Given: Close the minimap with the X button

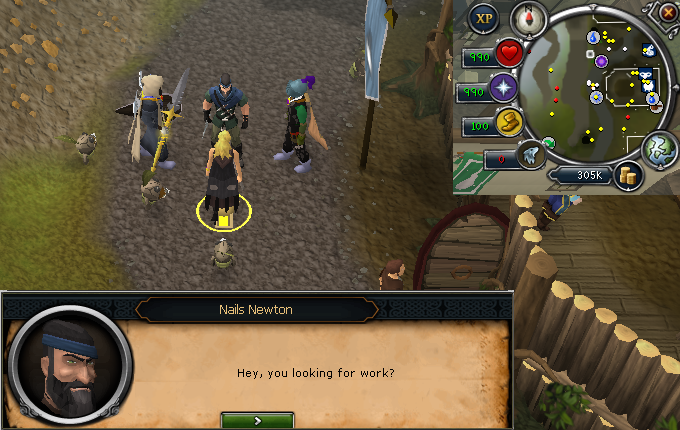Looking at the screenshot, I should (x=668, y=12).
